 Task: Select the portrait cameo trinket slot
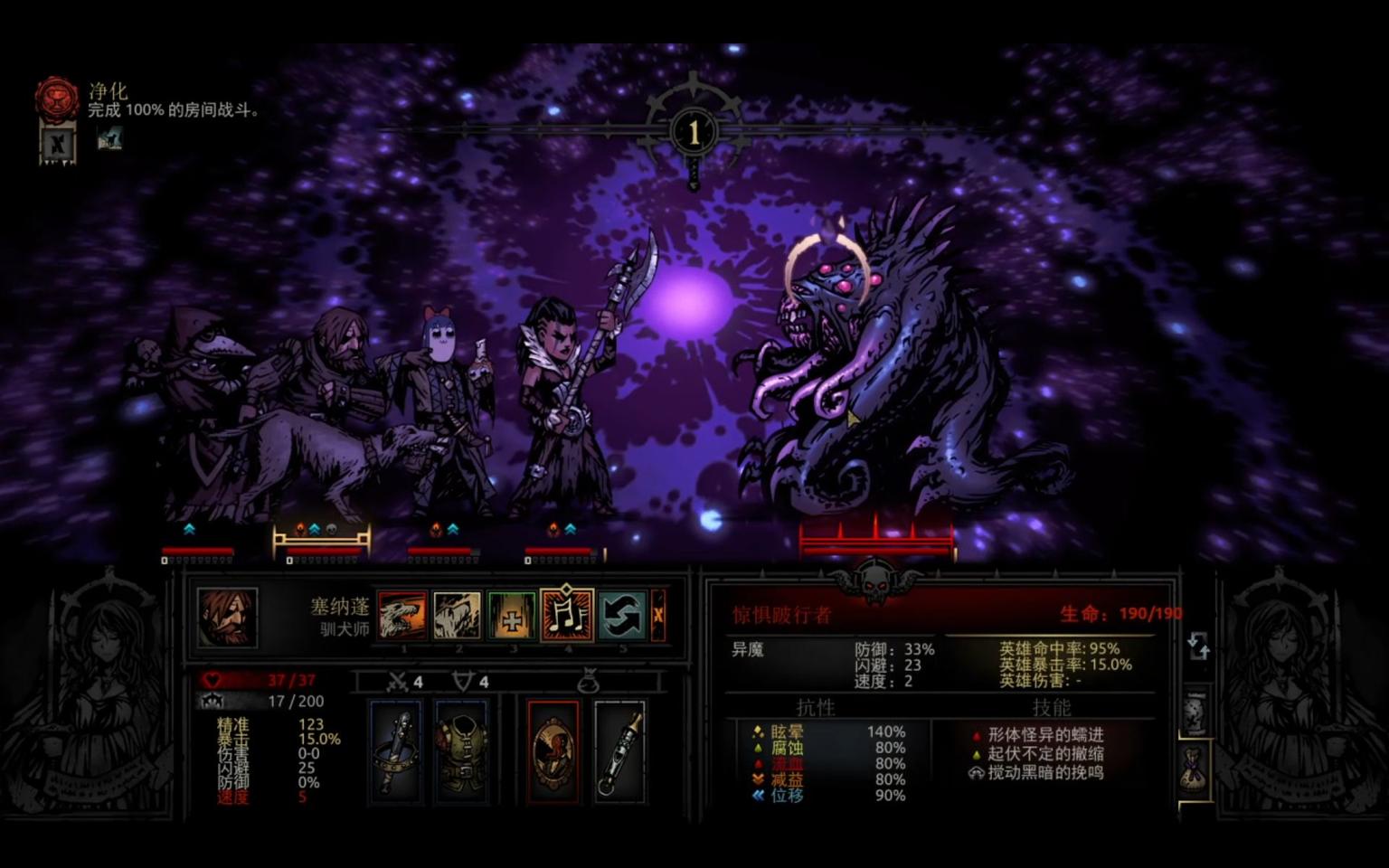tap(553, 750)
